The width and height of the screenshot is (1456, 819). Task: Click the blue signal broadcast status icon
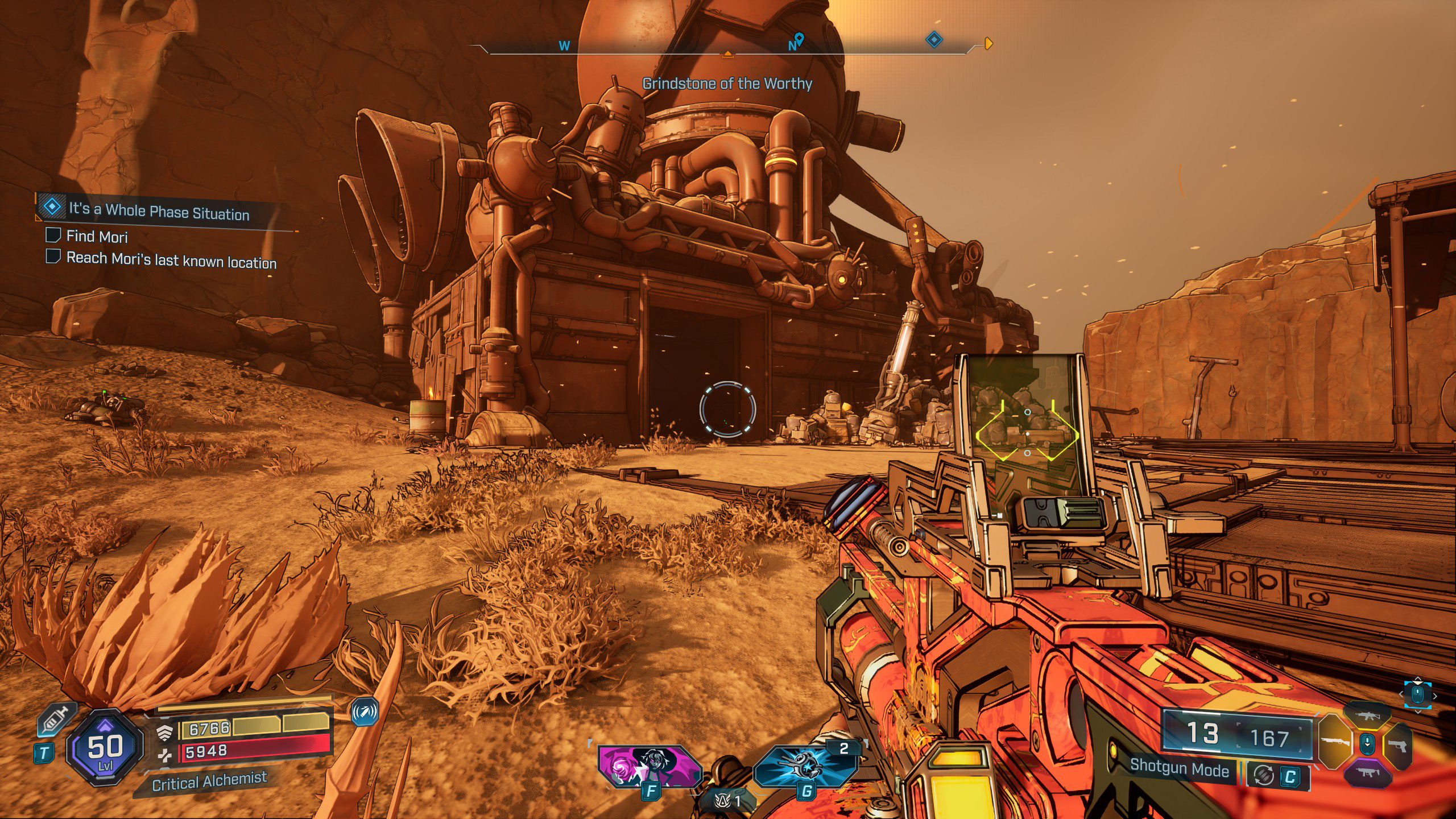pos(365,712)
